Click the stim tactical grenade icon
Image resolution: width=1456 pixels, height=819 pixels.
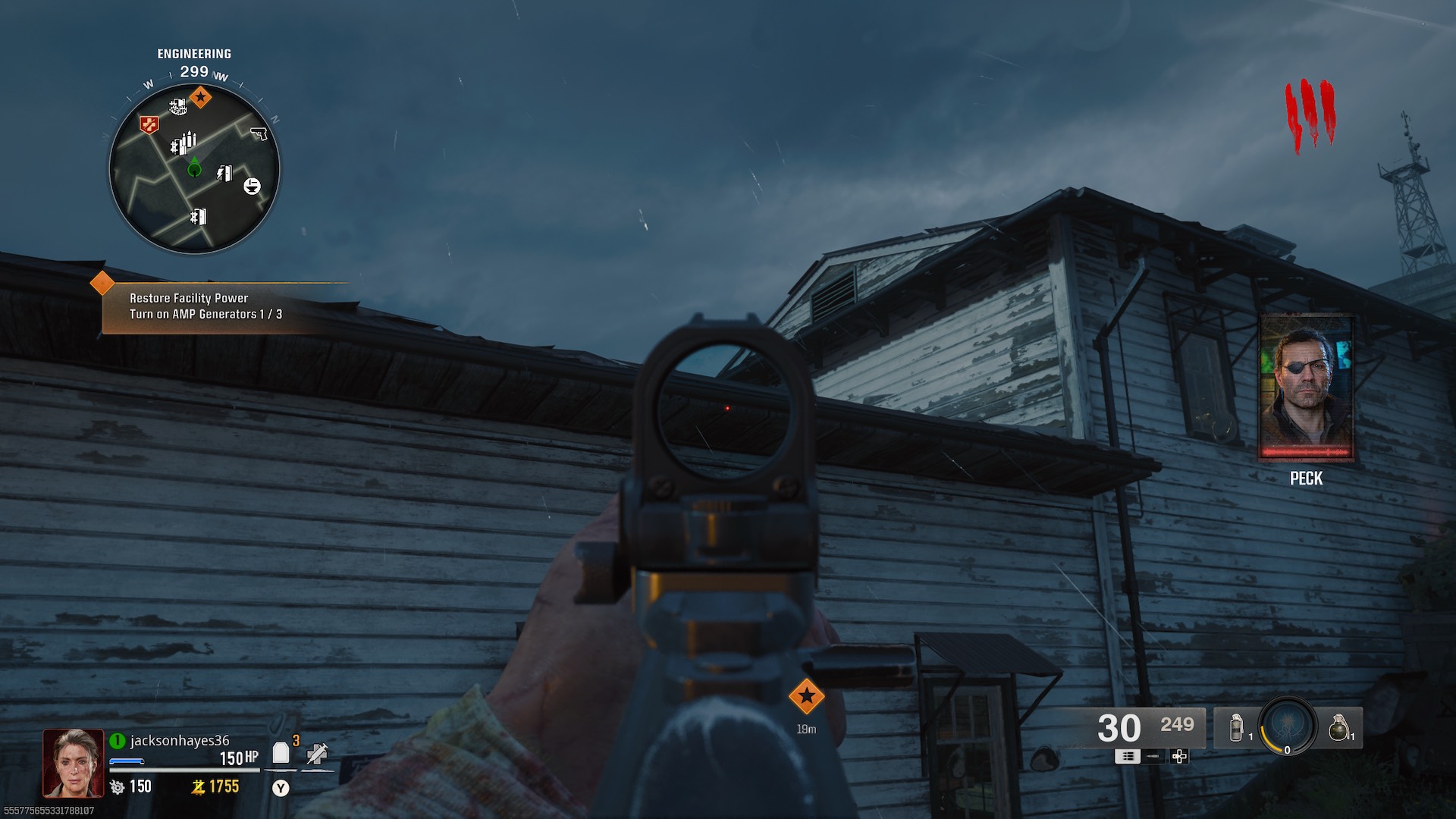[x=1235, y=728]
